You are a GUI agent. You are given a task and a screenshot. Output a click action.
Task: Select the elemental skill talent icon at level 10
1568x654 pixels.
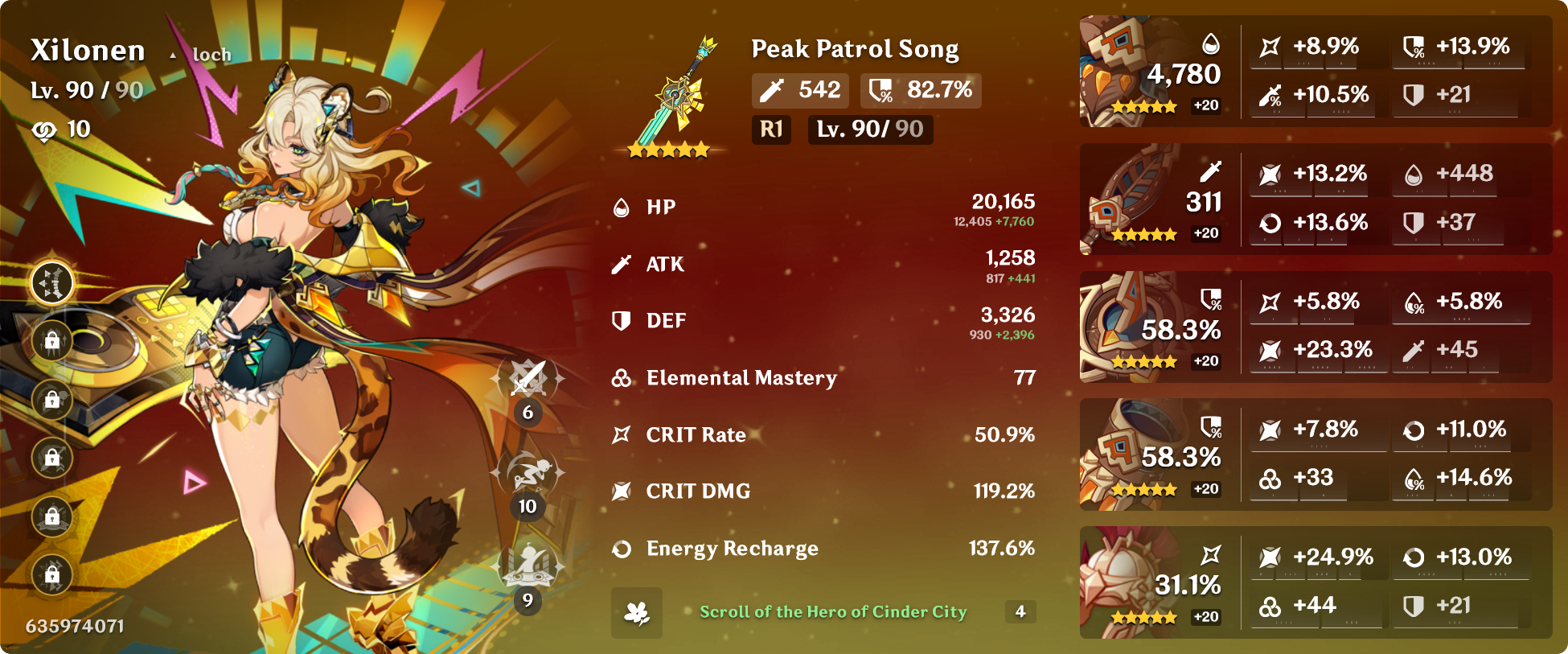coord(527,472)
